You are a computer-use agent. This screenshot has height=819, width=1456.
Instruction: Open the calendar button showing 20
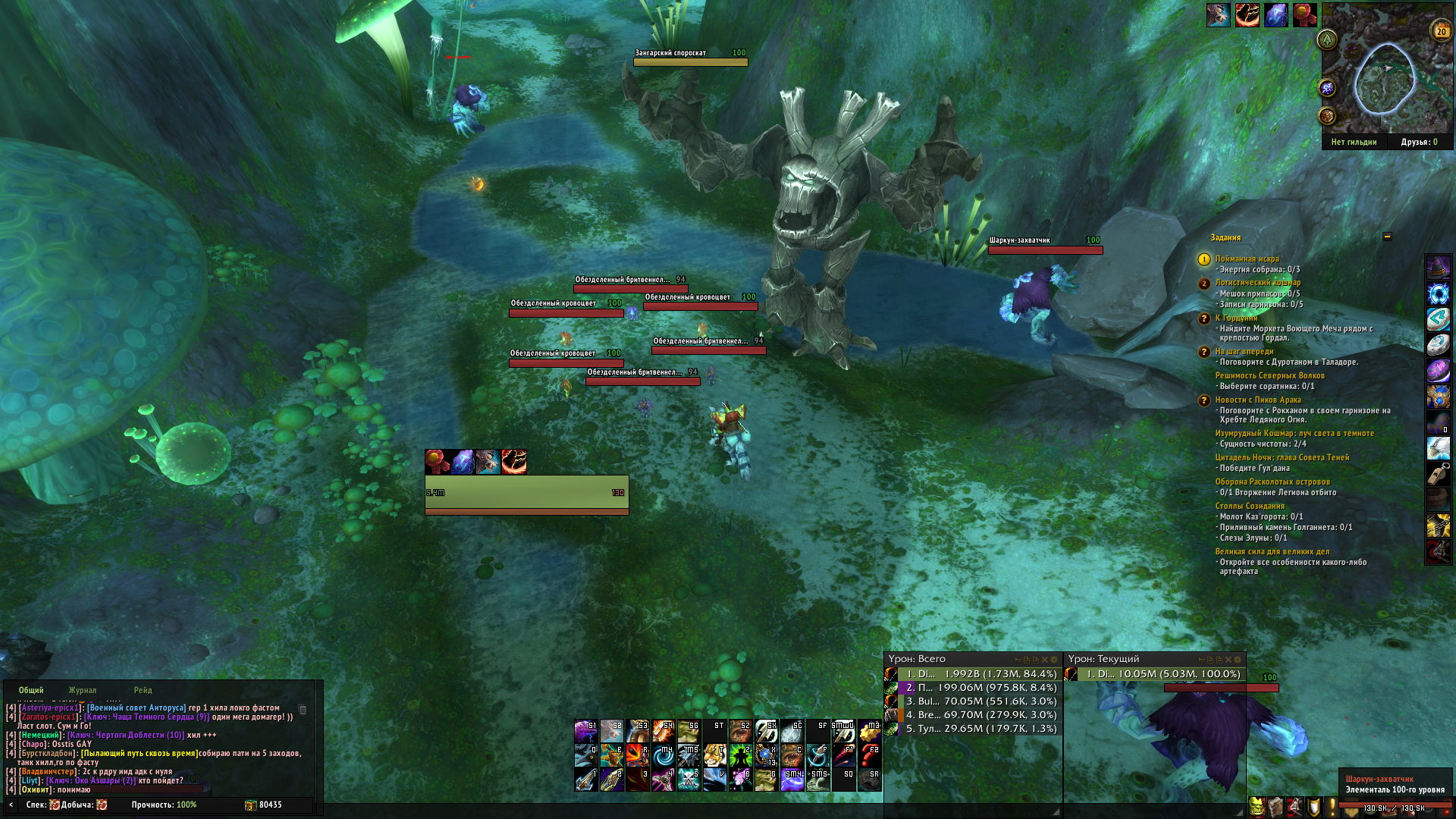1441,31
